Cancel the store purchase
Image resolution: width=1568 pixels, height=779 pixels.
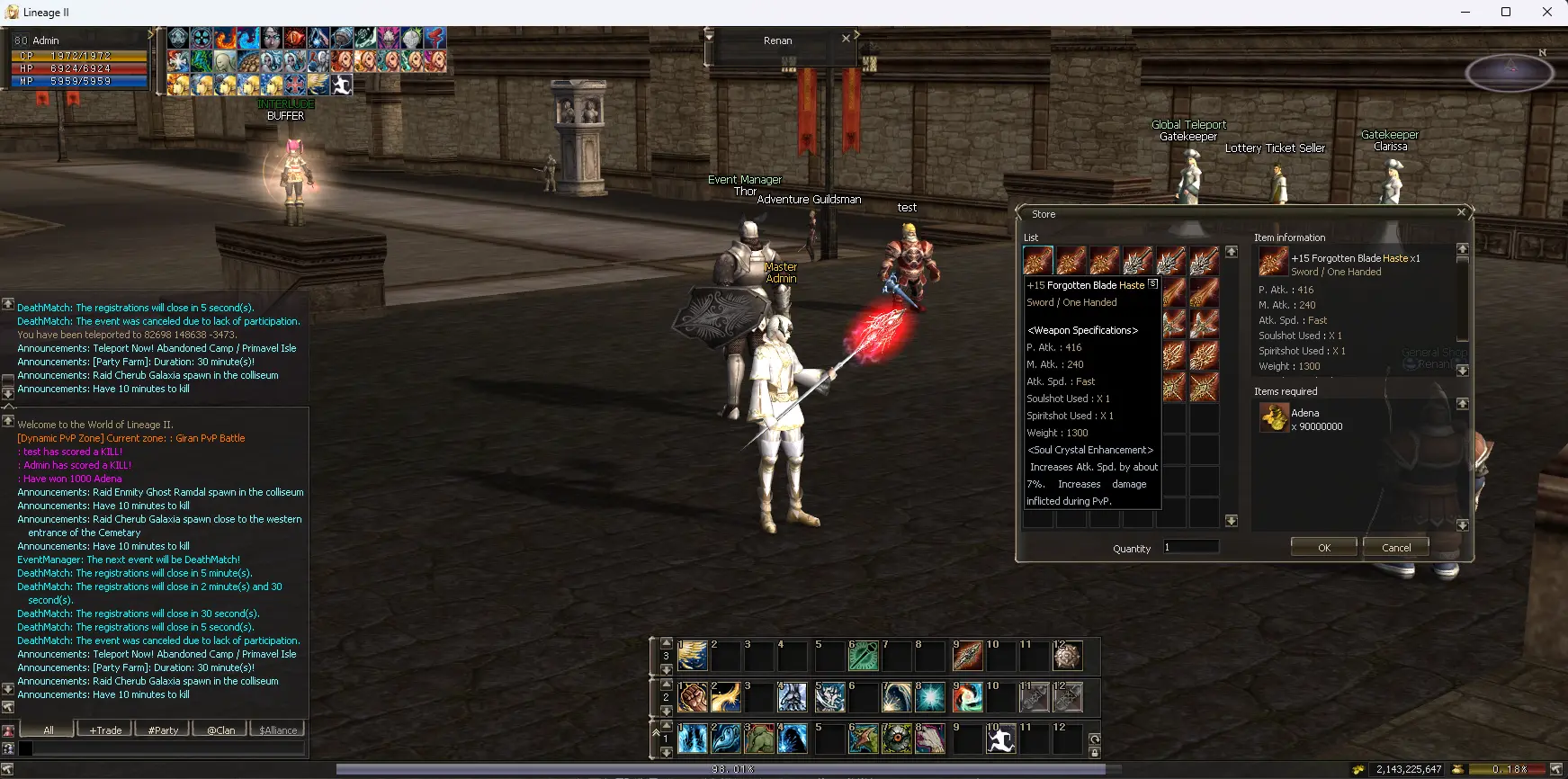tap(1395, 547)
